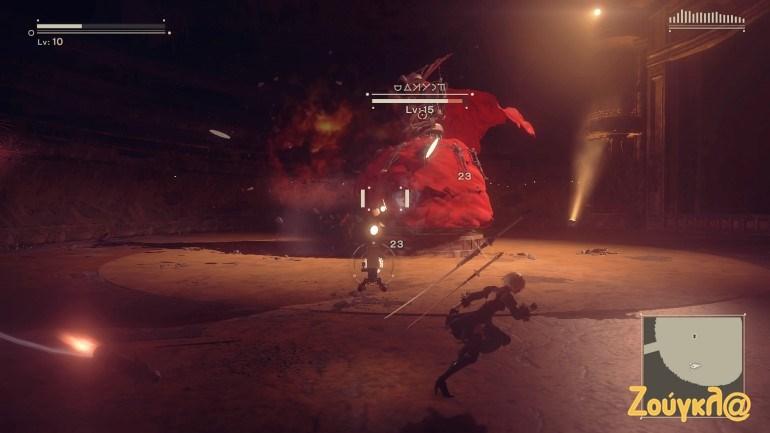Open the minimap in the corner
This screenshot has width=770, height=433.
[x=692, y=354]
